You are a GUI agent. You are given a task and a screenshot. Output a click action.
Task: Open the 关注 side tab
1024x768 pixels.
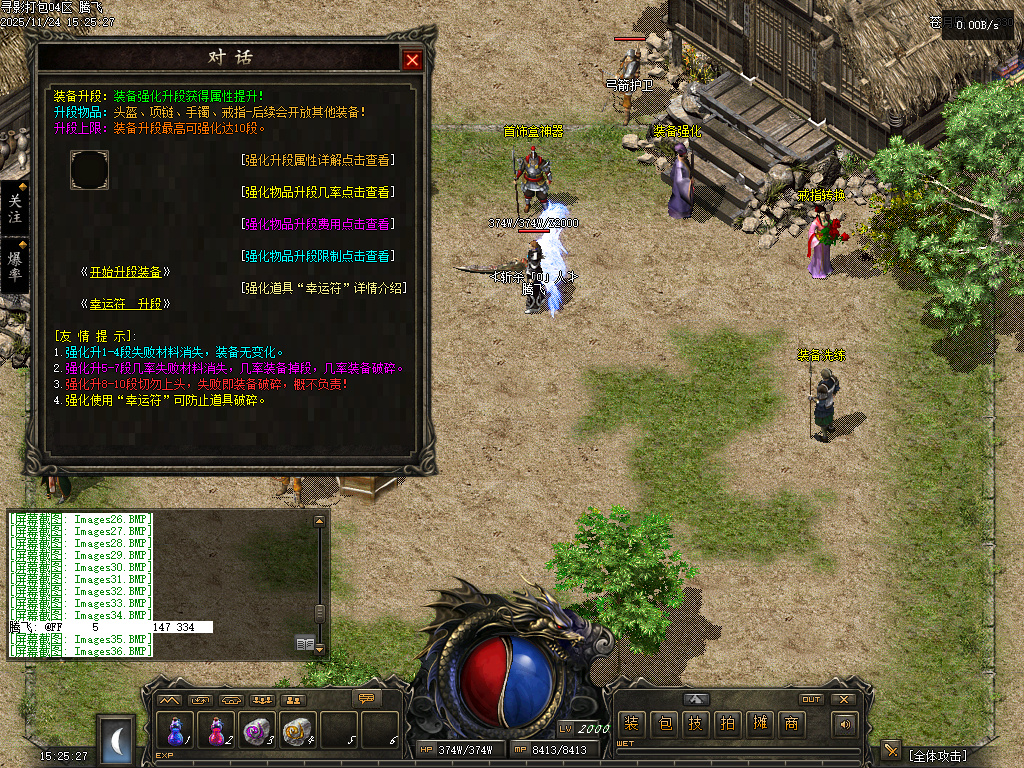pos(15,208)
